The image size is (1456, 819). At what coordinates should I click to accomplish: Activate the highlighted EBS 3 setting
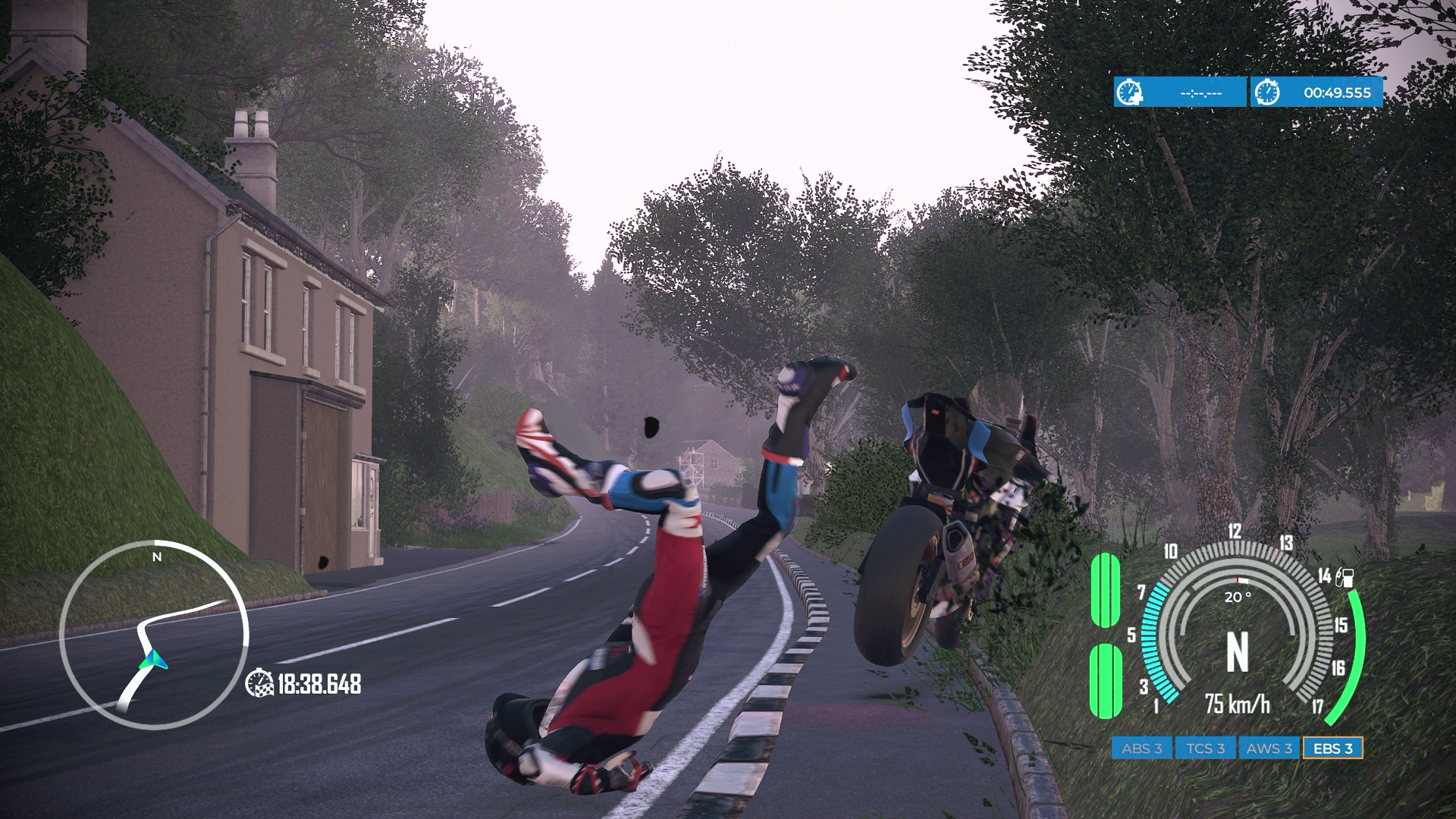pos(1333,748)
